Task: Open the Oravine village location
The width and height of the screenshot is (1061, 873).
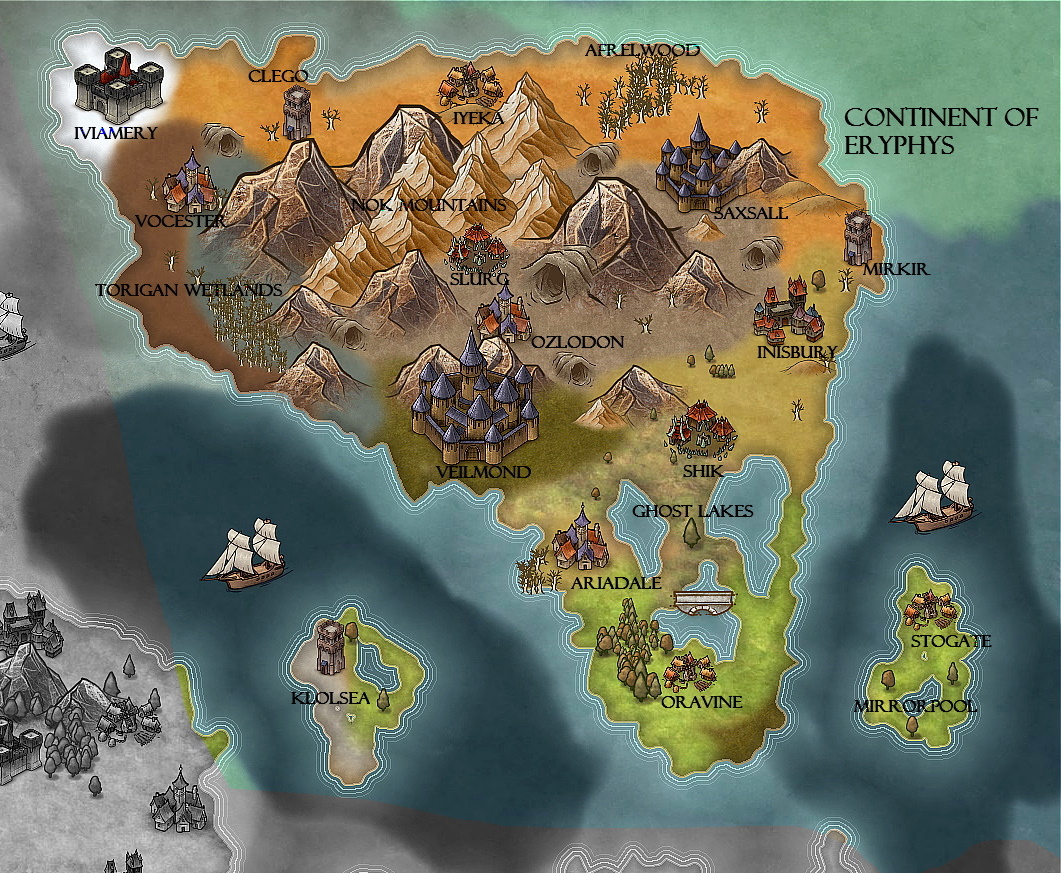Action: click(x=689, y=670)
